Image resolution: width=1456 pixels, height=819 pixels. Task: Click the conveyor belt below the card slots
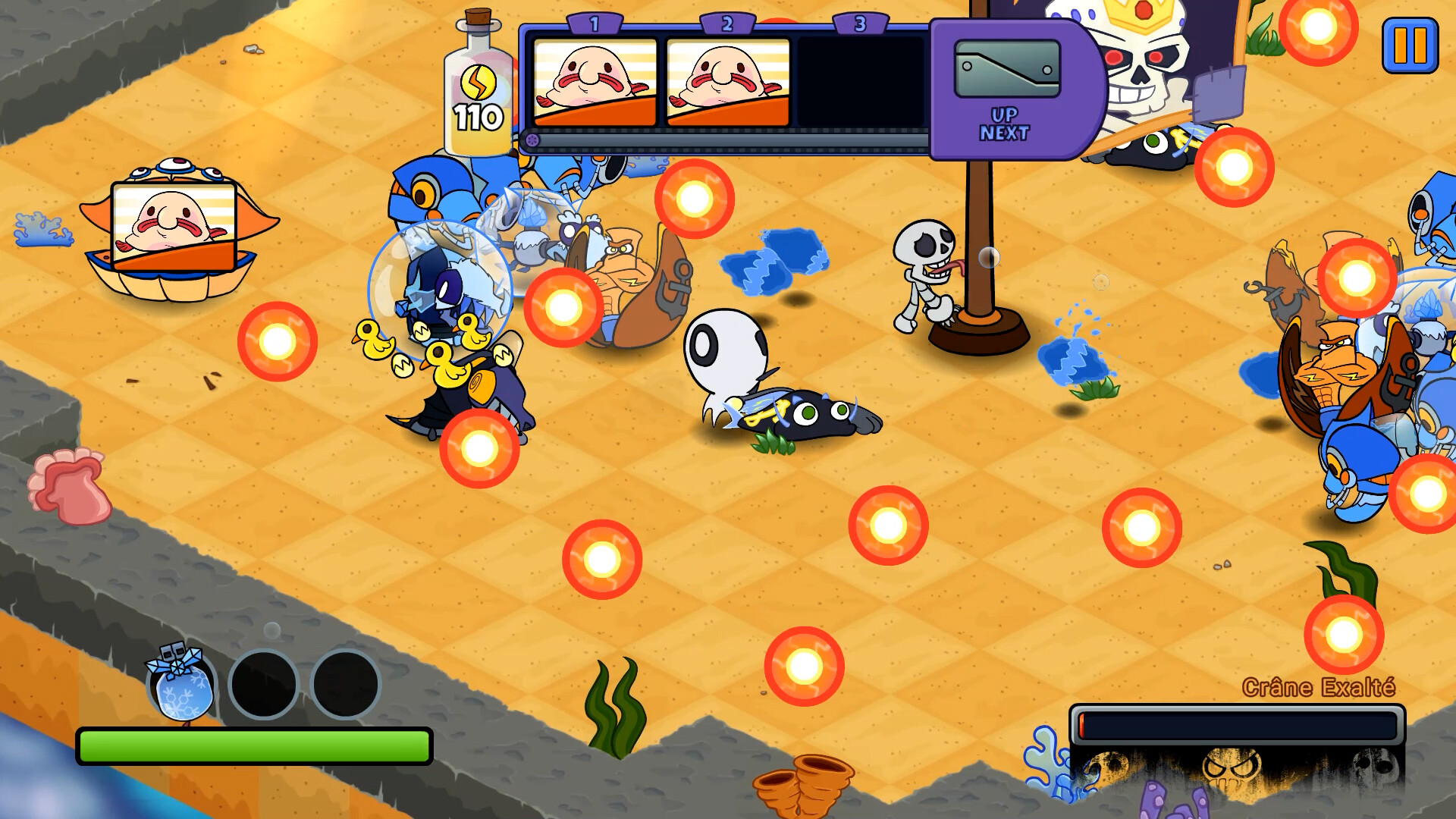point(720,140)
